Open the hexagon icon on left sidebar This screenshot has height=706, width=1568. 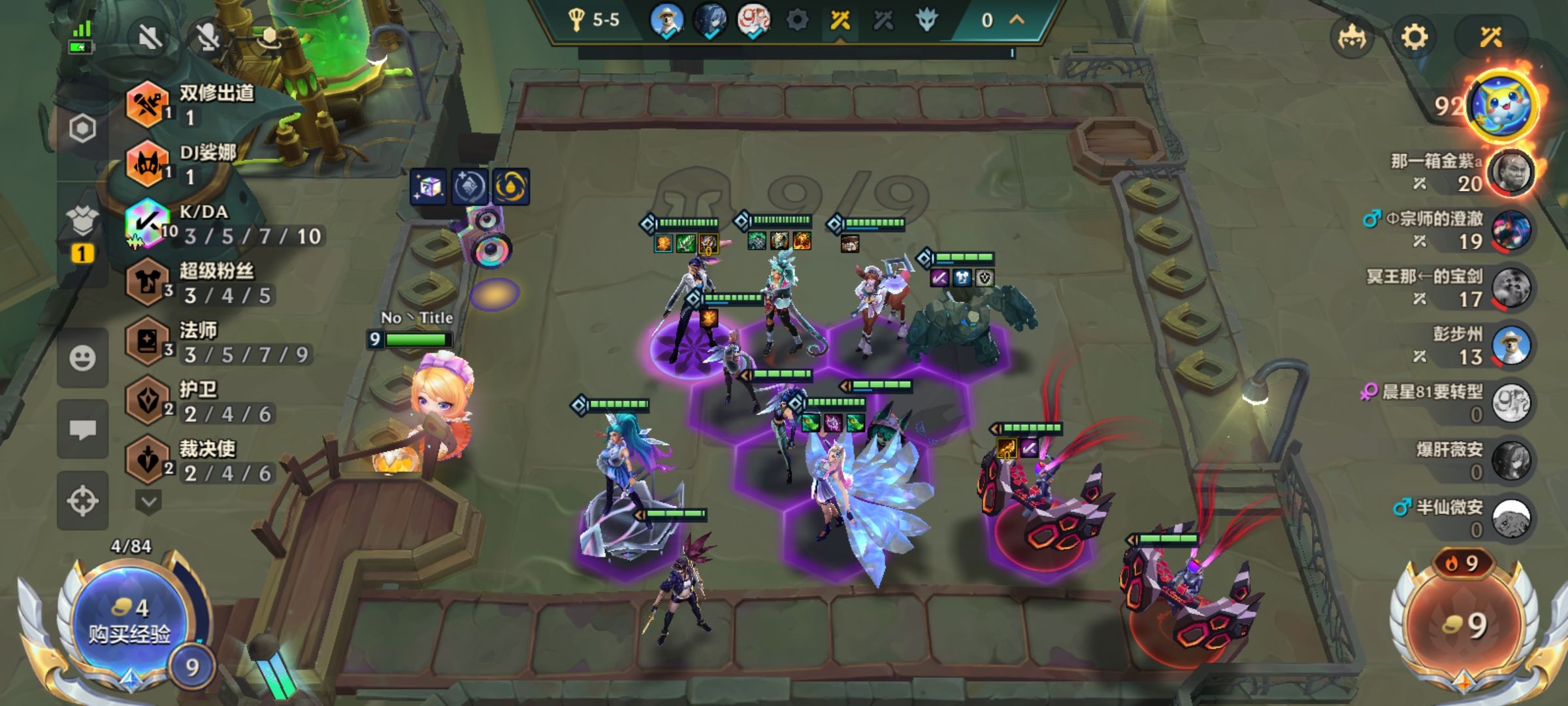point(82,129)
